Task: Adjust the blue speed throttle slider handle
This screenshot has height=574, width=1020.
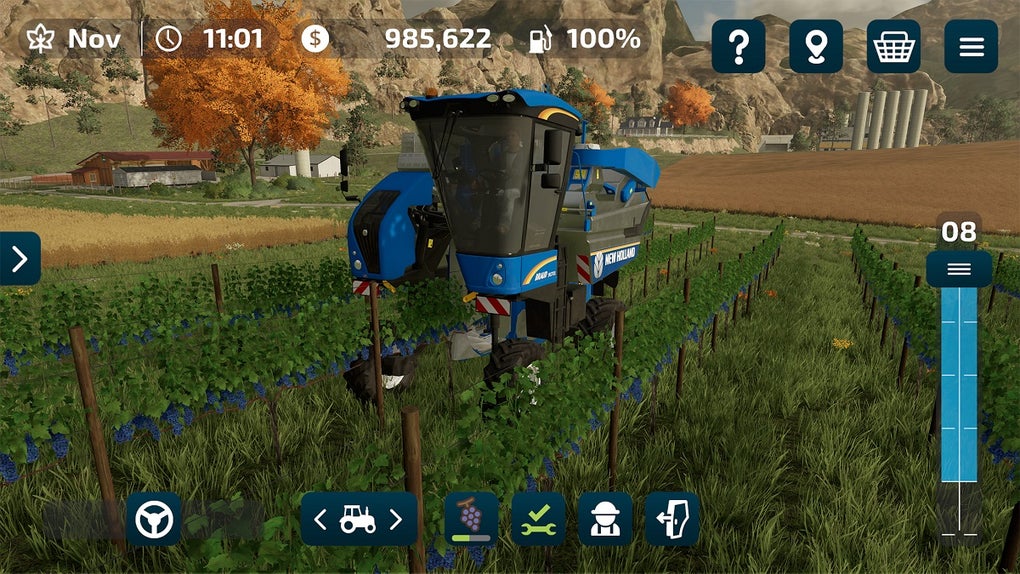Action: [959, 269]
